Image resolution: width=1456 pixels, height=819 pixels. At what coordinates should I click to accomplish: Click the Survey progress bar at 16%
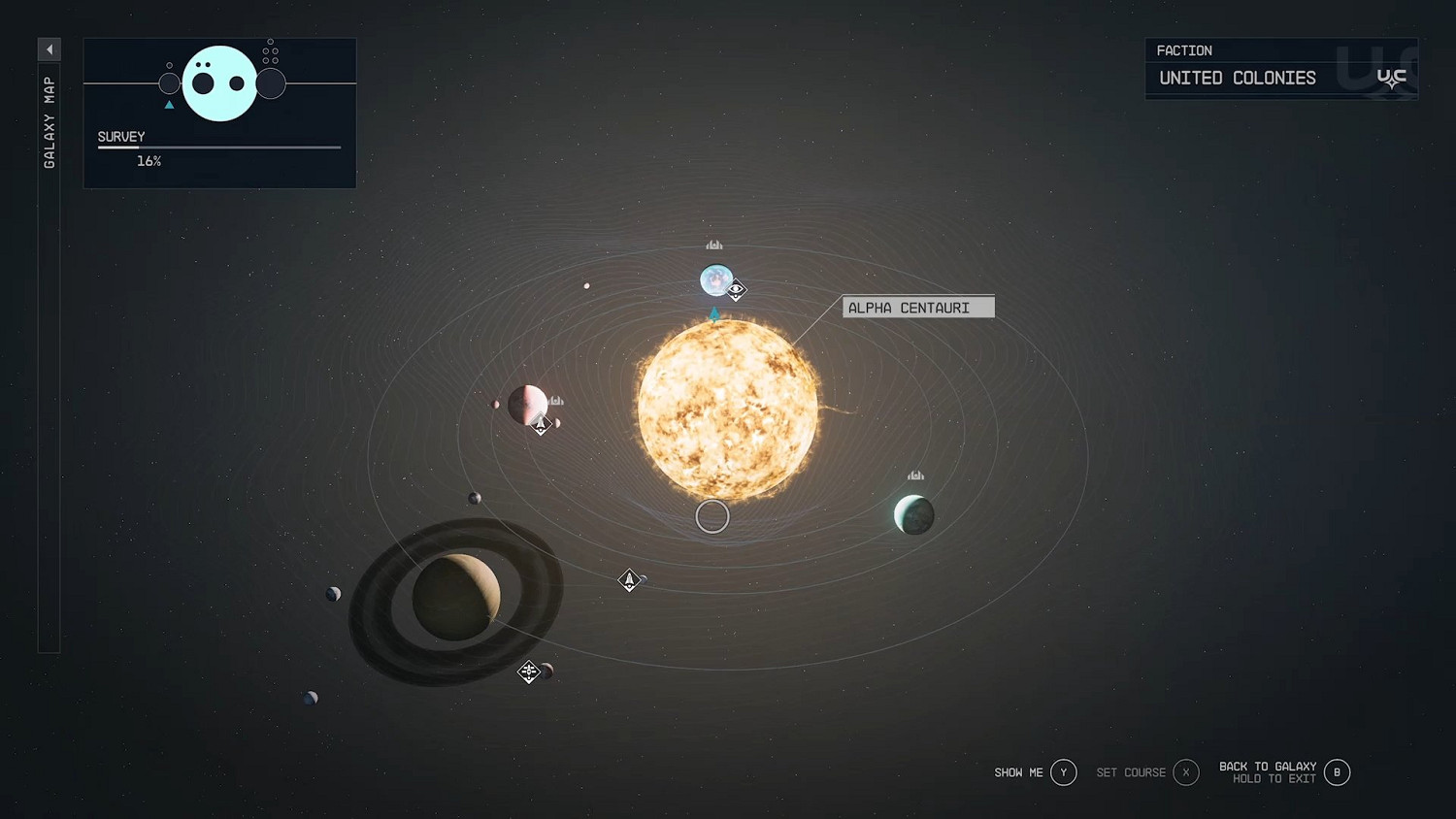(x=218, y=147)
